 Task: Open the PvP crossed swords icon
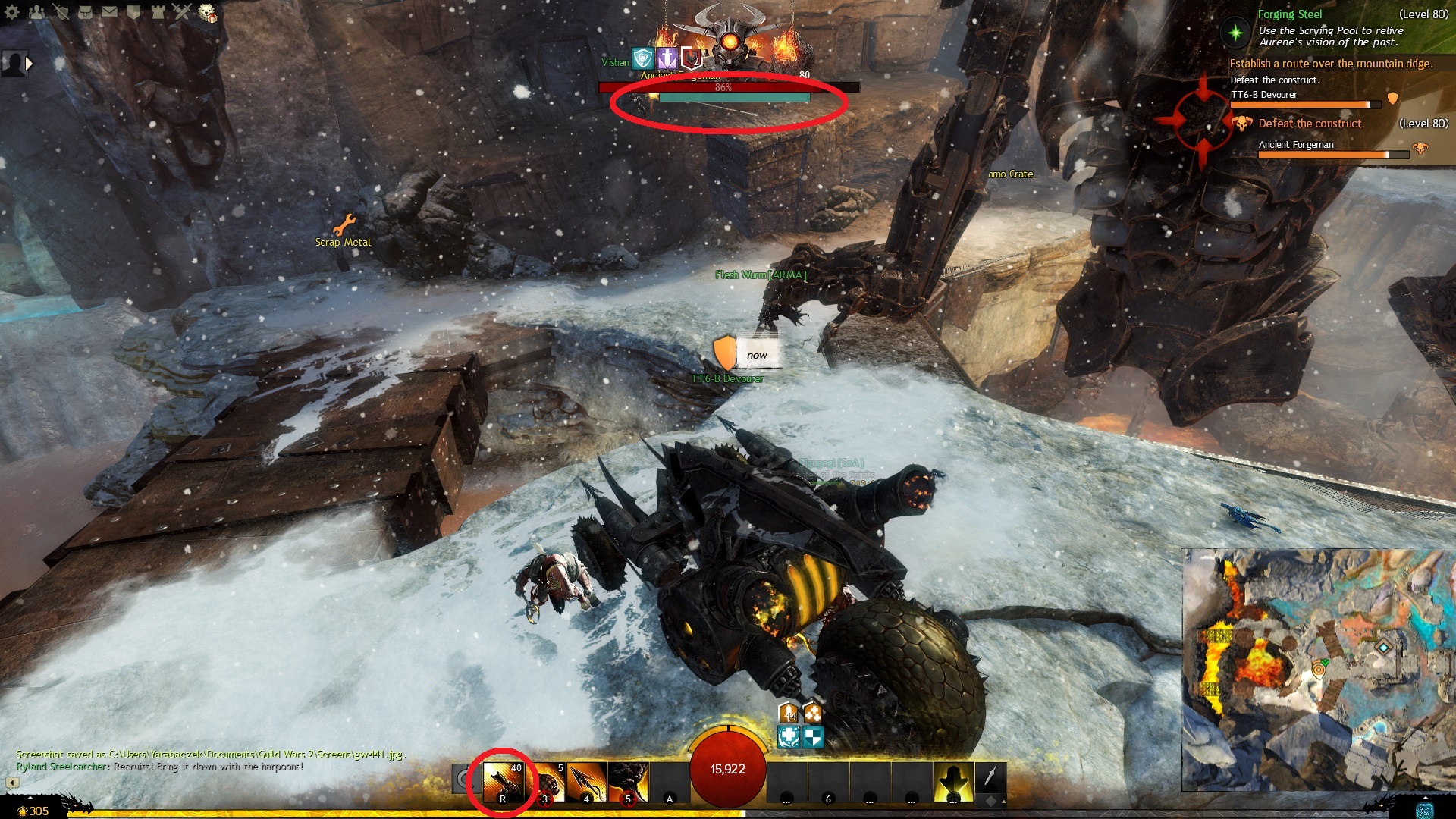click(x=182, y=12)
